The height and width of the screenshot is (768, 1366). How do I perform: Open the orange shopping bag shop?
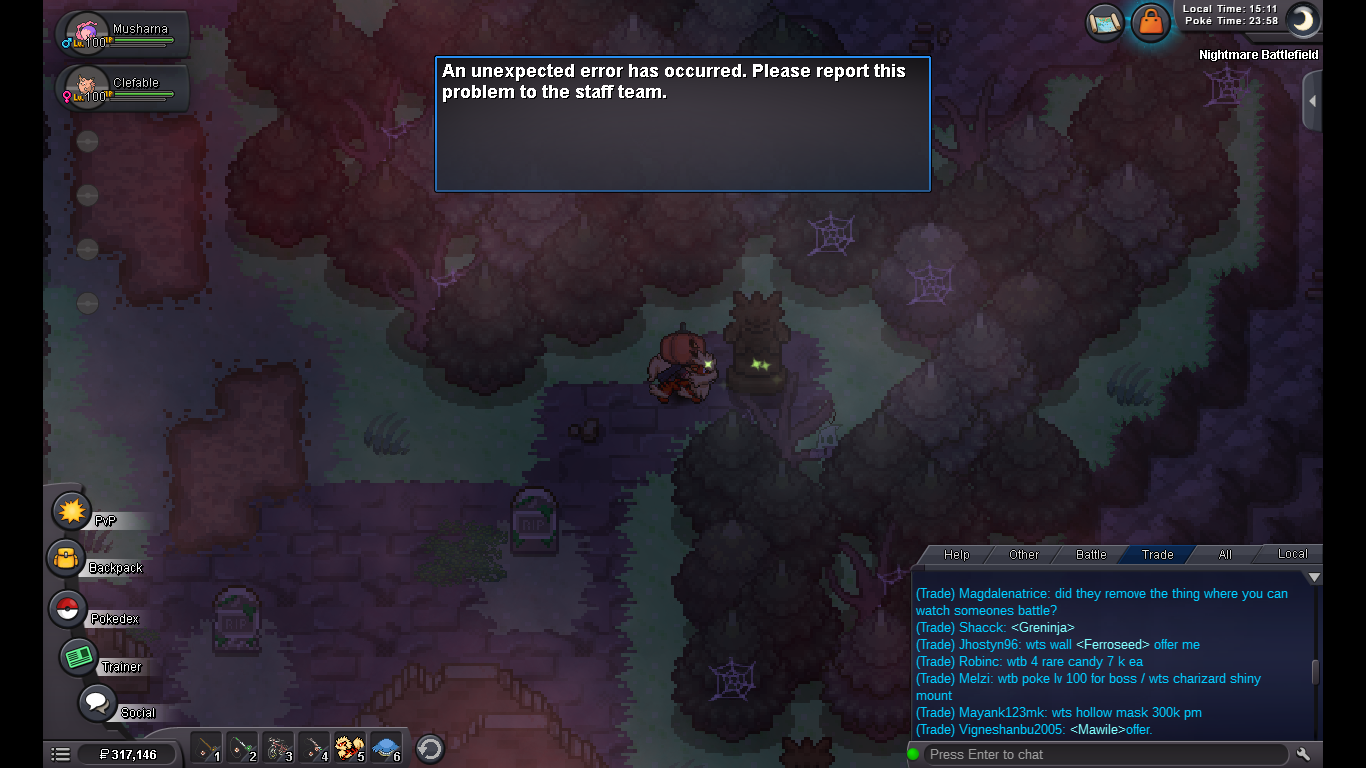click(1151, 22)
